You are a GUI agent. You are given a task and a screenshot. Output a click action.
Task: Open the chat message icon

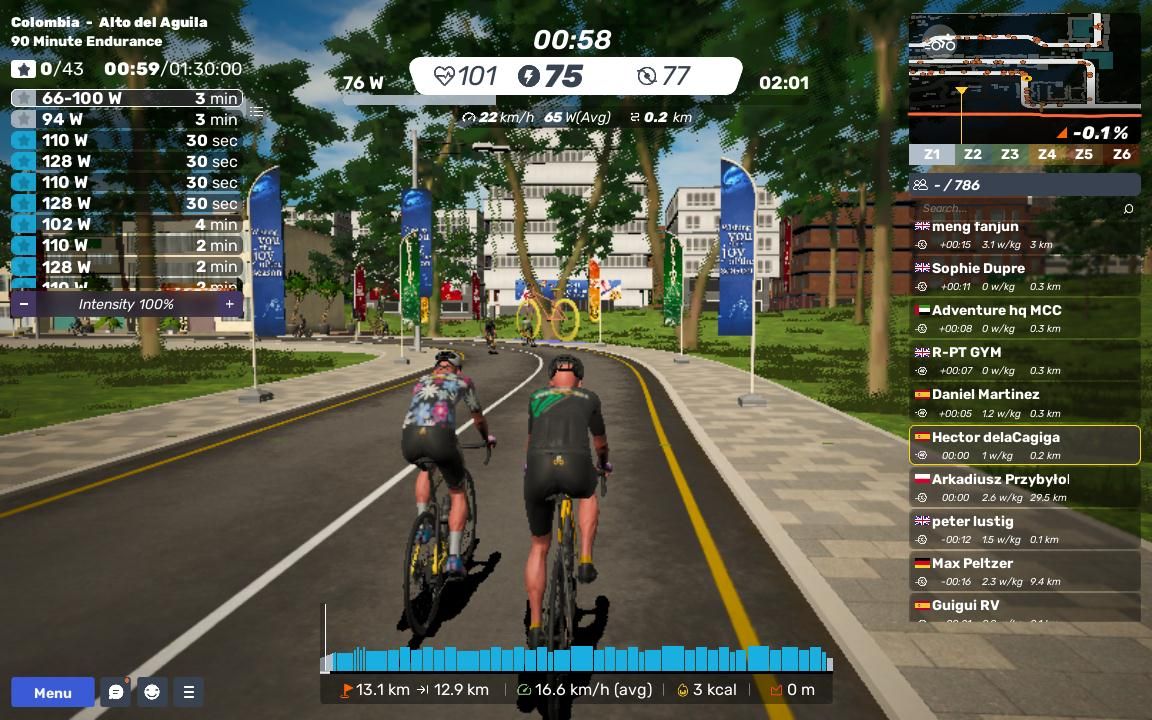coord(116,692)
